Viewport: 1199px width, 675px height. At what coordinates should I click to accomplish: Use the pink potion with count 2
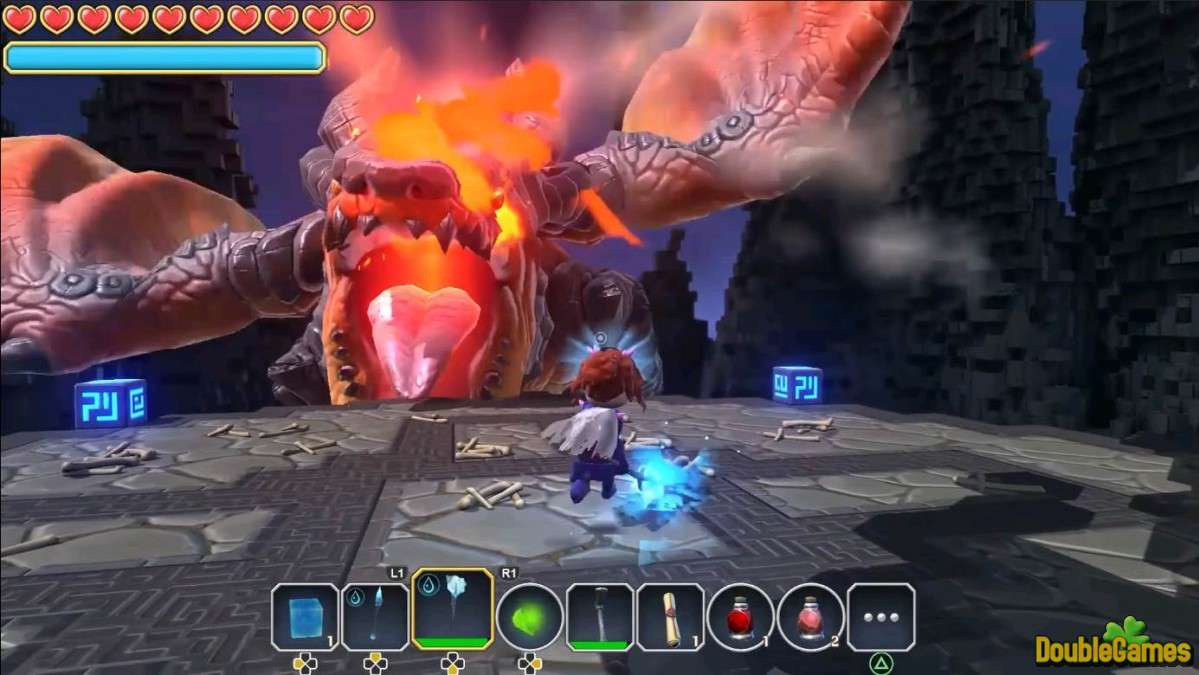(810, 616)
